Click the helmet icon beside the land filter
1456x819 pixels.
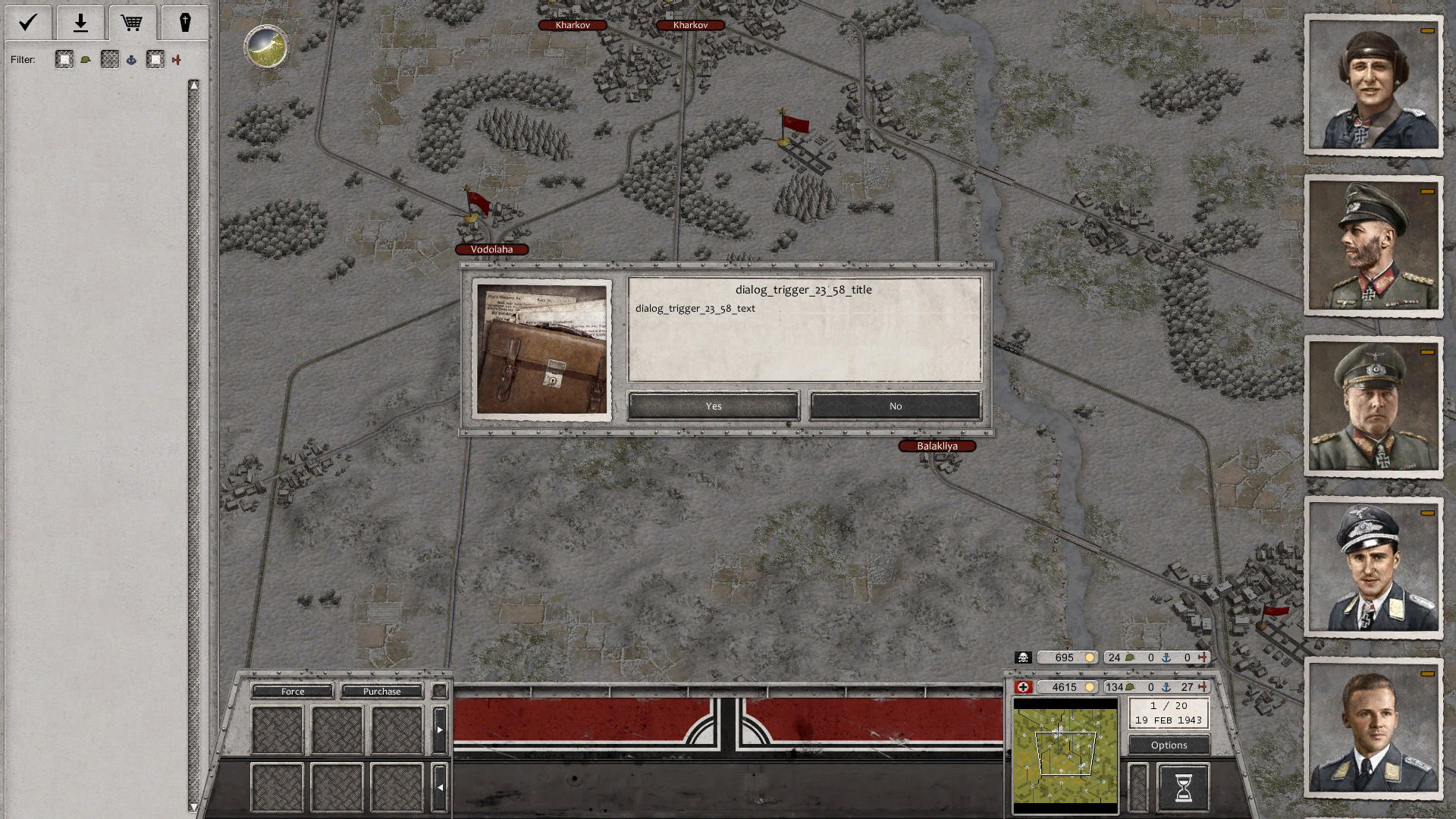pyautogui.click(x=86, y=59)
